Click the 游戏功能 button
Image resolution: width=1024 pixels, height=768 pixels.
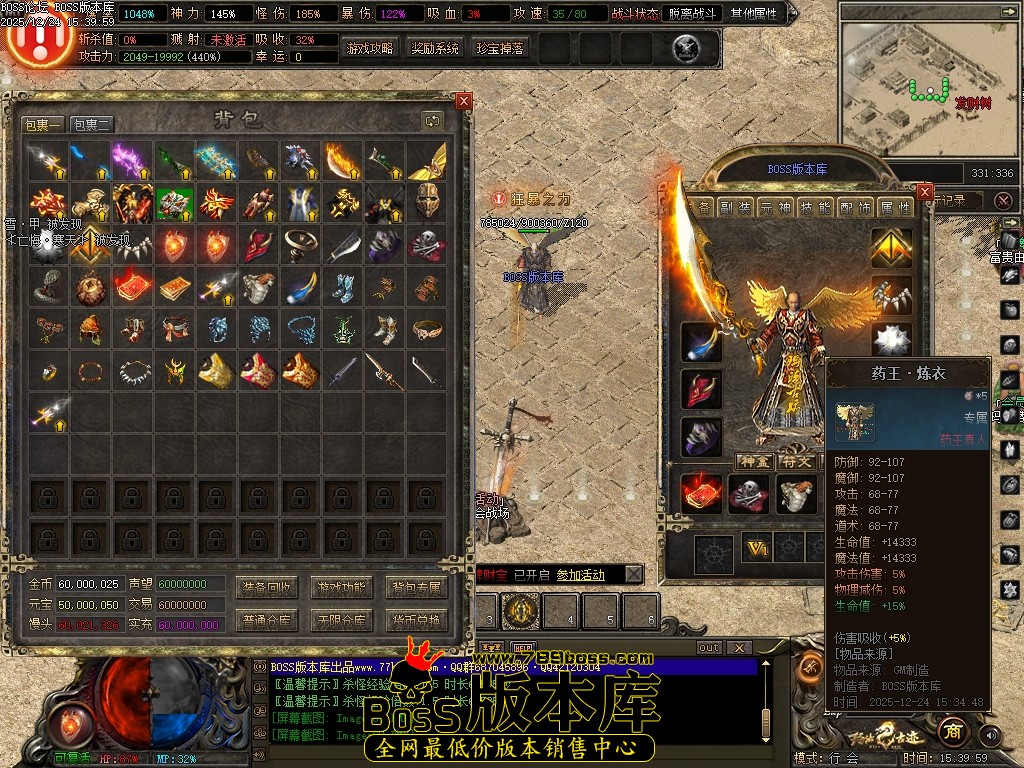341,587
